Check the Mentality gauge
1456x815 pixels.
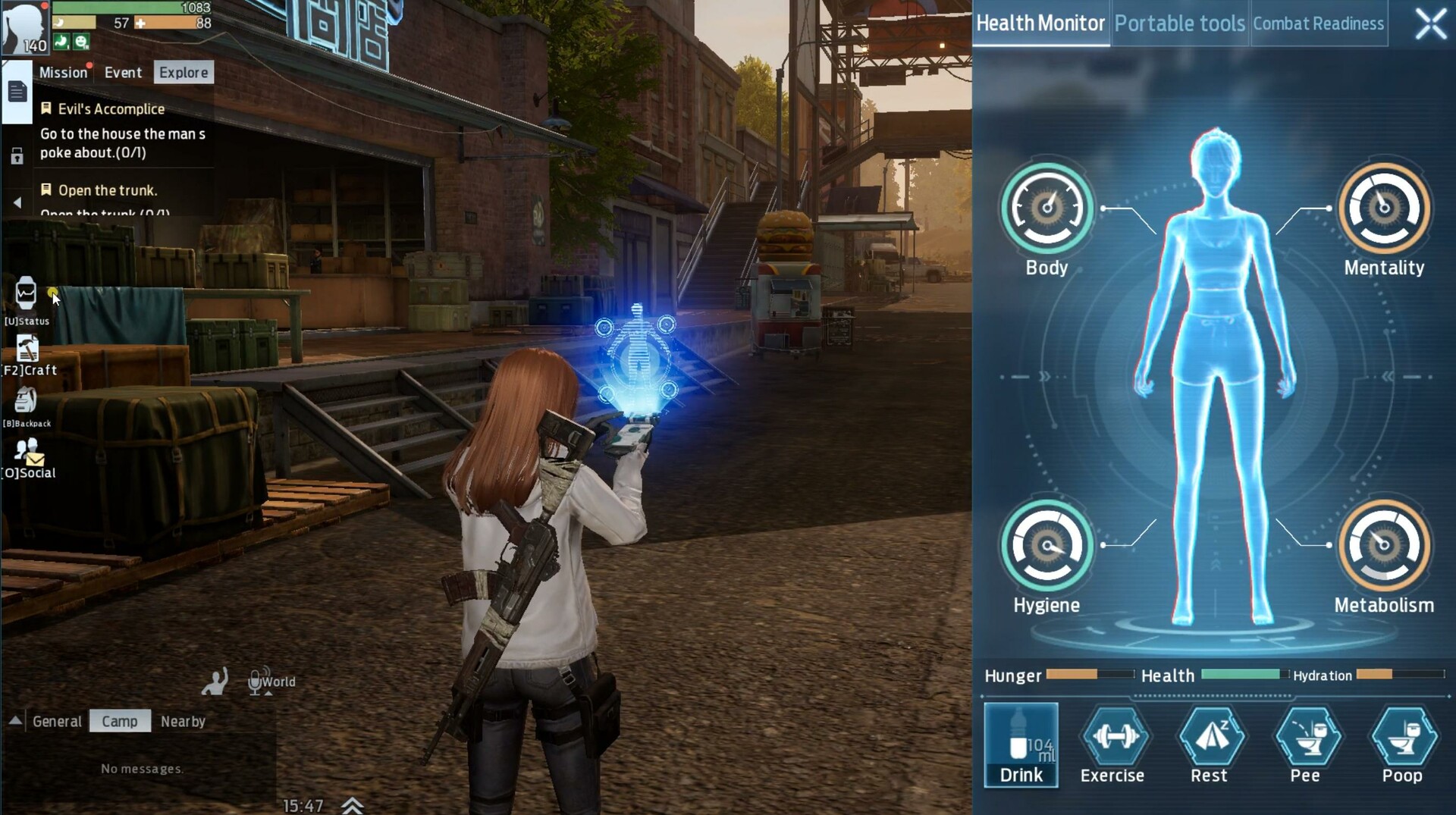click(x=1383, y=208)
